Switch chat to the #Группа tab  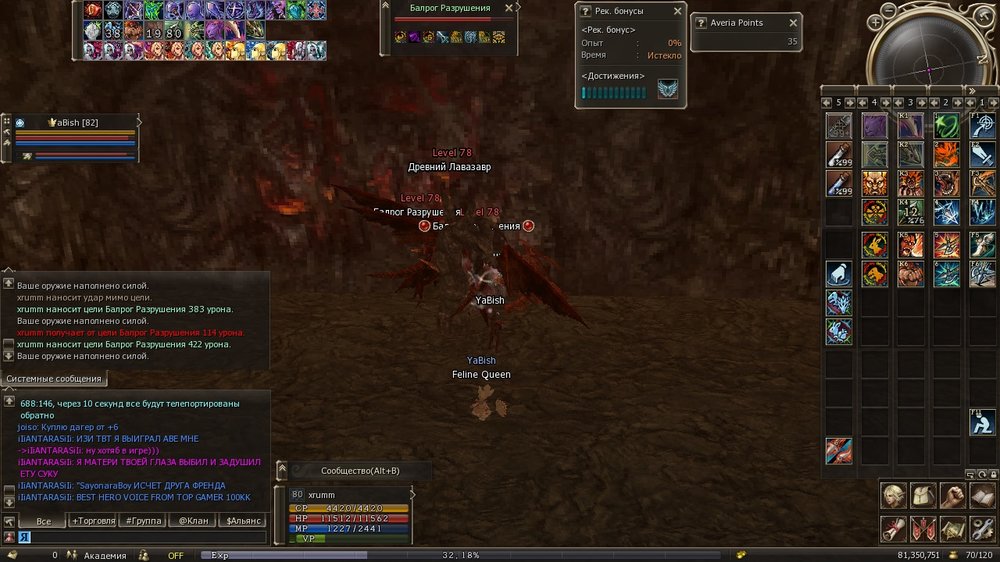(x=142, y=521)
